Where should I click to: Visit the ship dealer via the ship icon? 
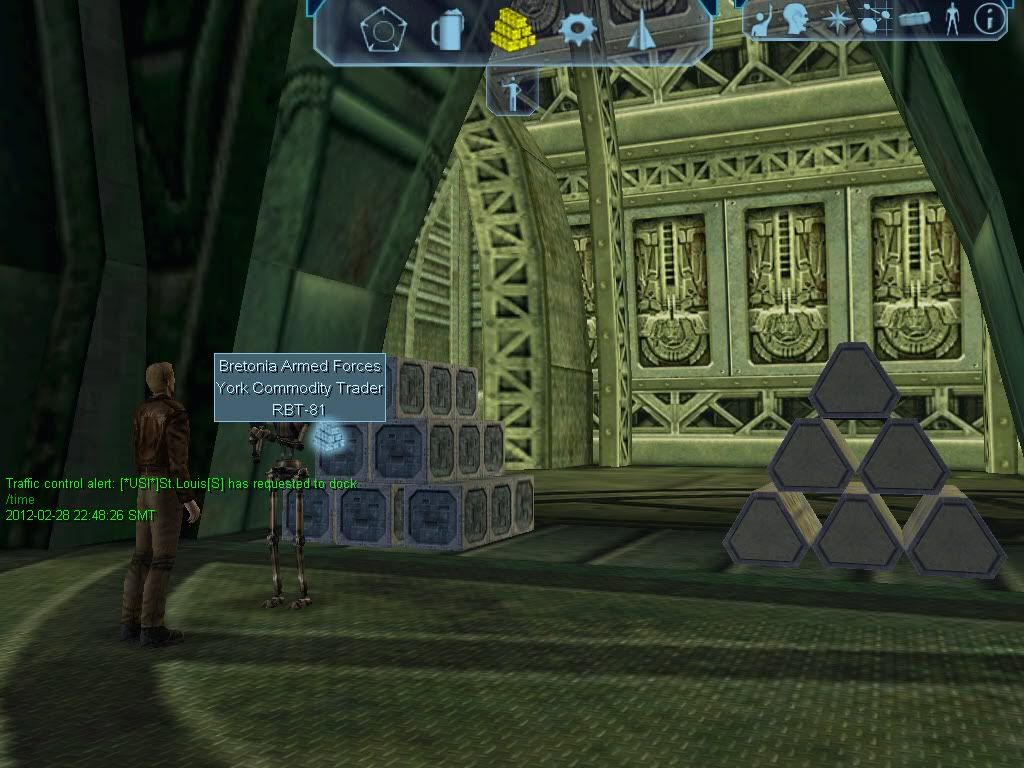640,32
